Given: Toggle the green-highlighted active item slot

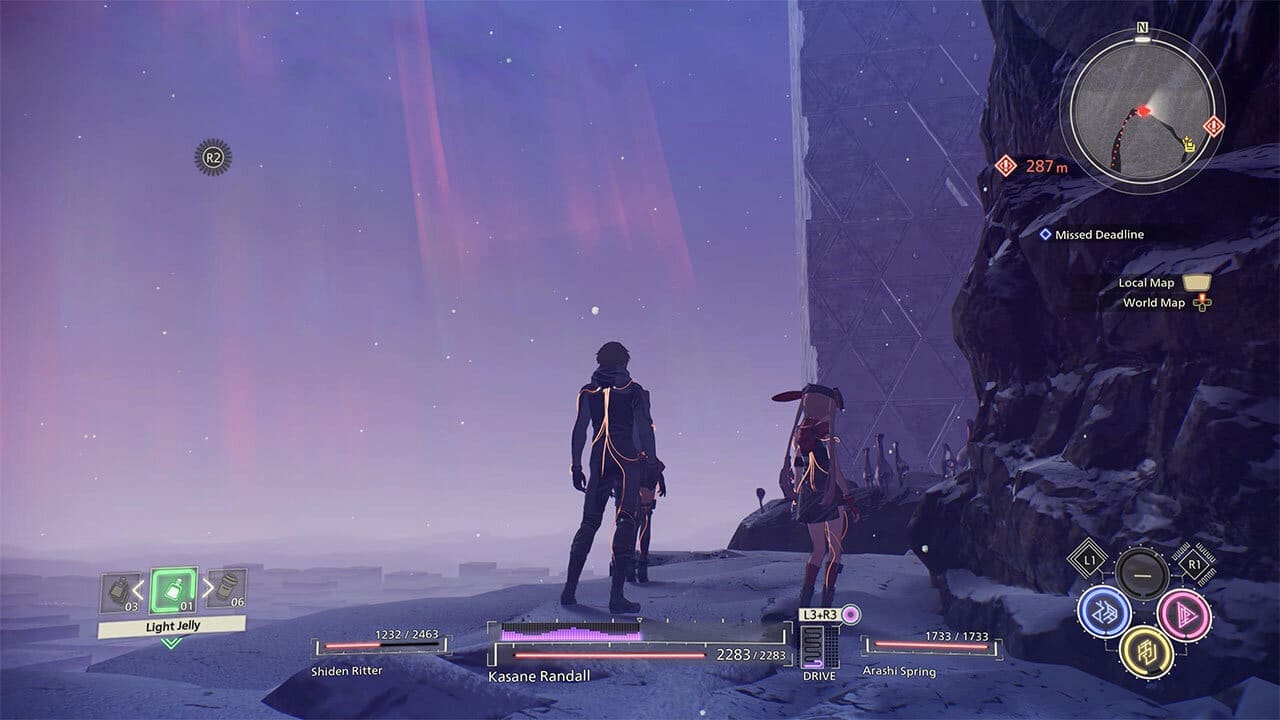Looking at the screenshot, I should 172,590.
